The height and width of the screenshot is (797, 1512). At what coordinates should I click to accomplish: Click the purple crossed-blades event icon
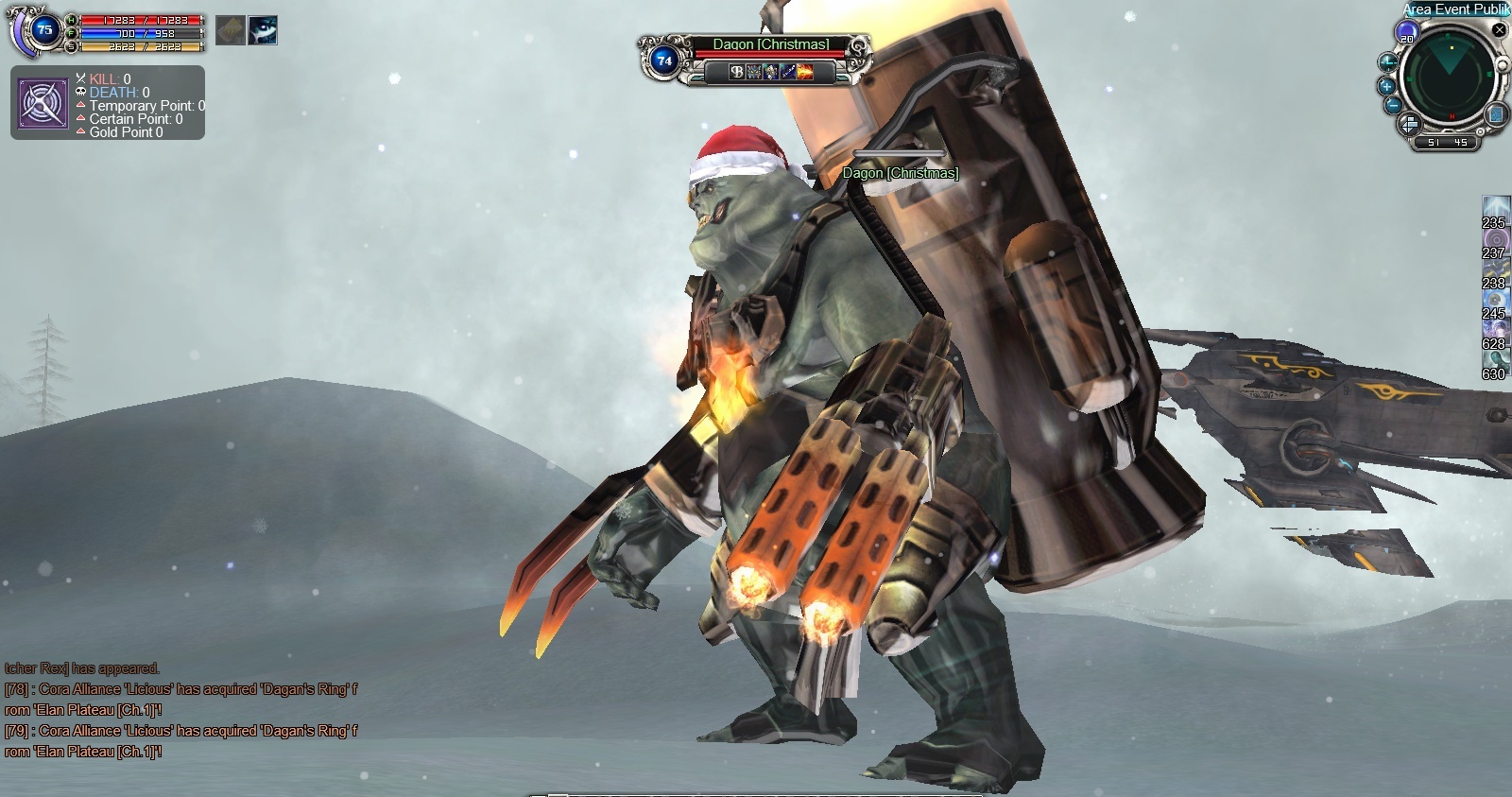click(x=42, y=104)
